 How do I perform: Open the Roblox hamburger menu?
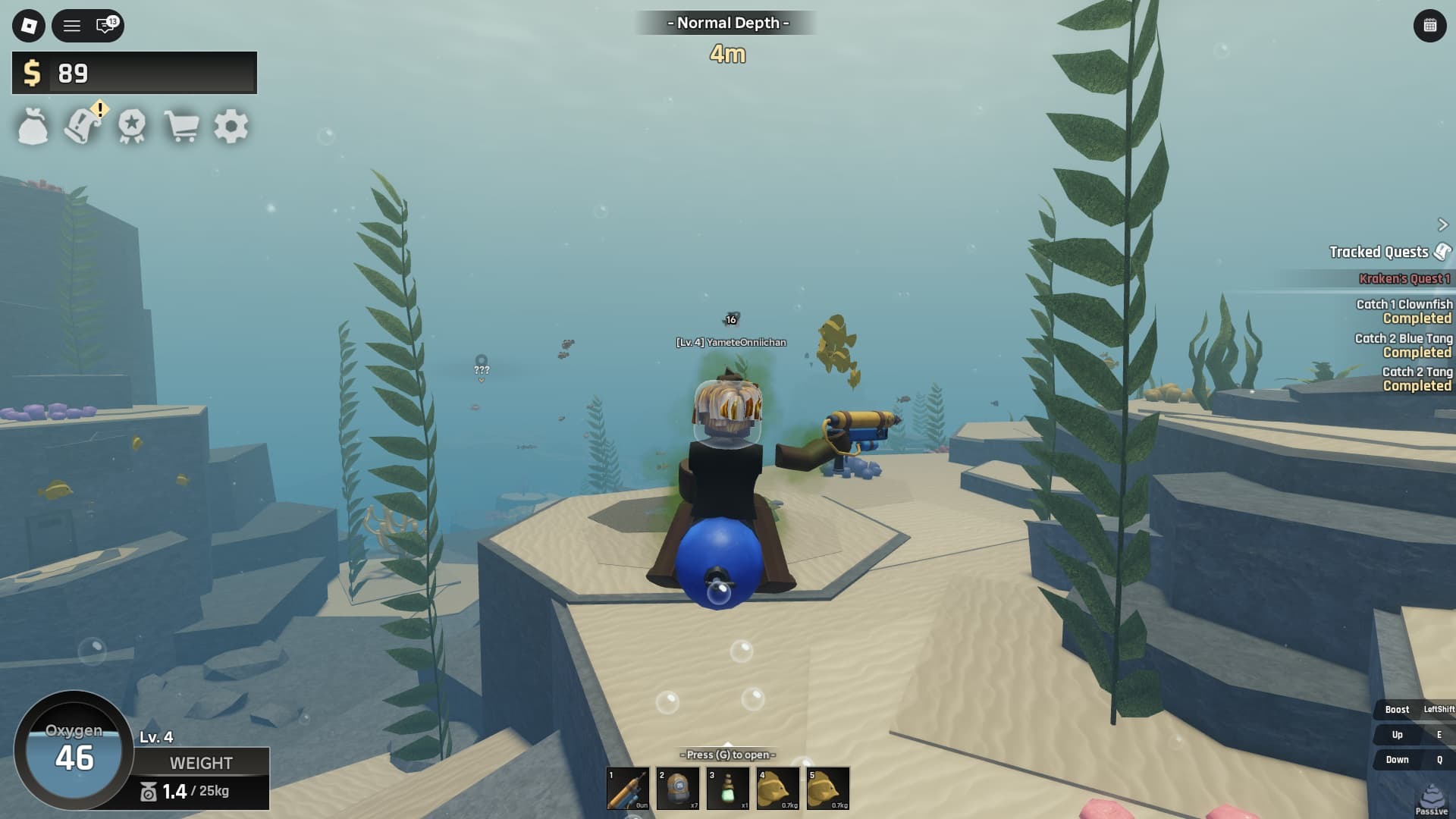(71, 27)
